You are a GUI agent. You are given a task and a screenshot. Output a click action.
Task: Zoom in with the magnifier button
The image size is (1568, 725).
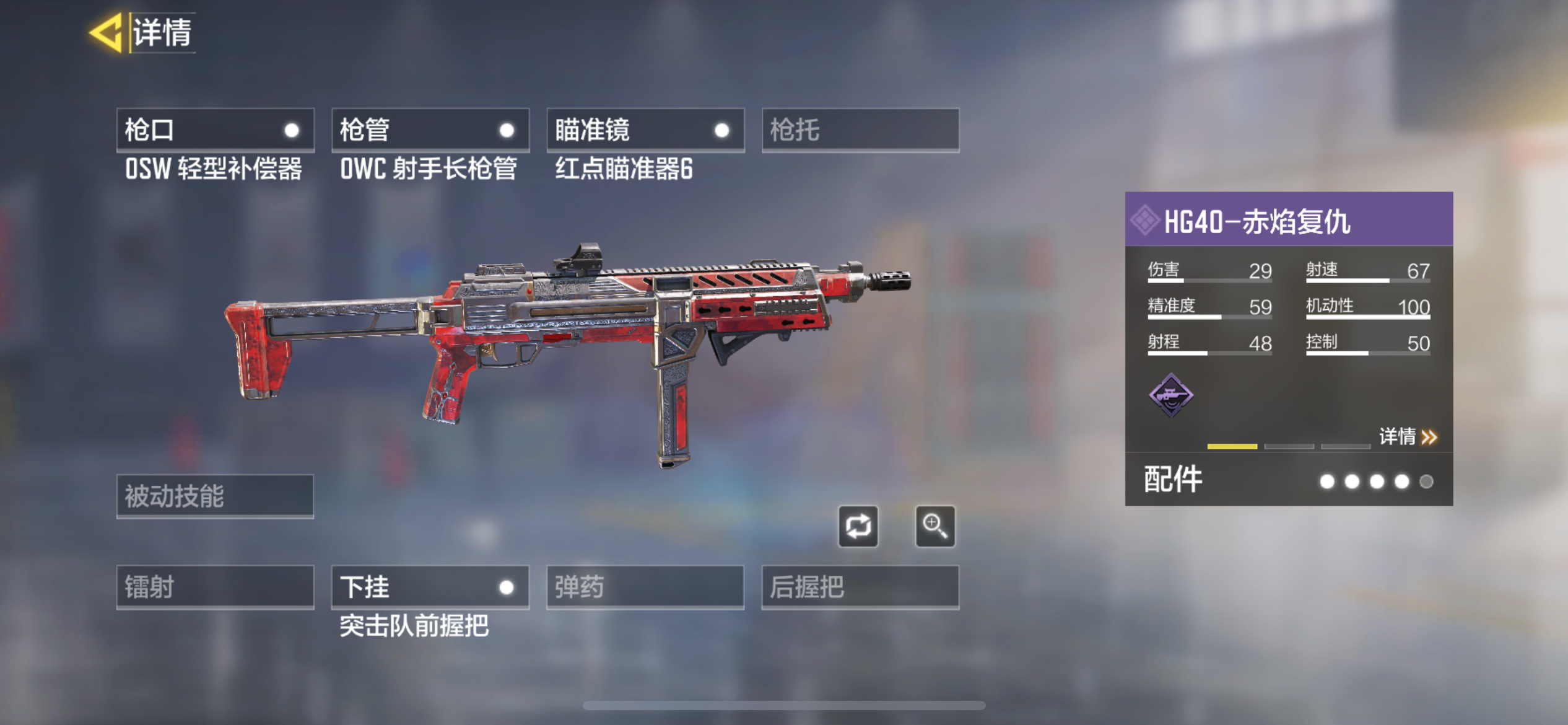point(934,527)
